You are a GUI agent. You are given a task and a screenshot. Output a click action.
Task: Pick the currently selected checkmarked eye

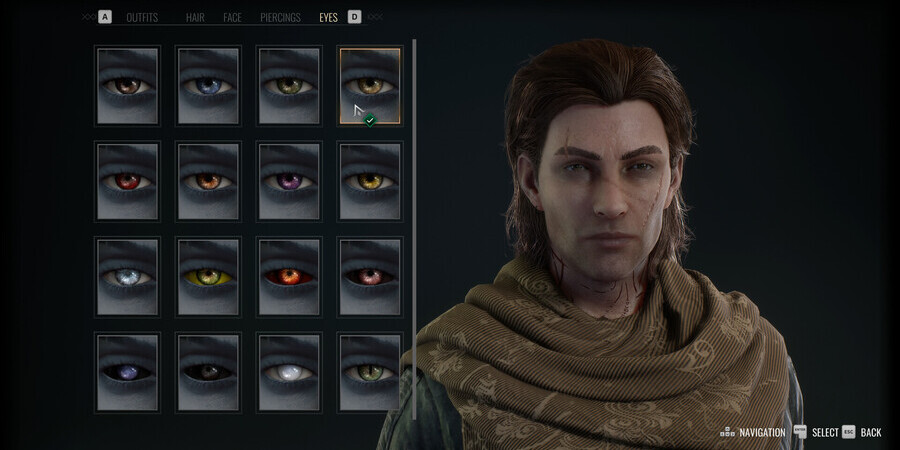pyautogui.click(x=370, y=86)
